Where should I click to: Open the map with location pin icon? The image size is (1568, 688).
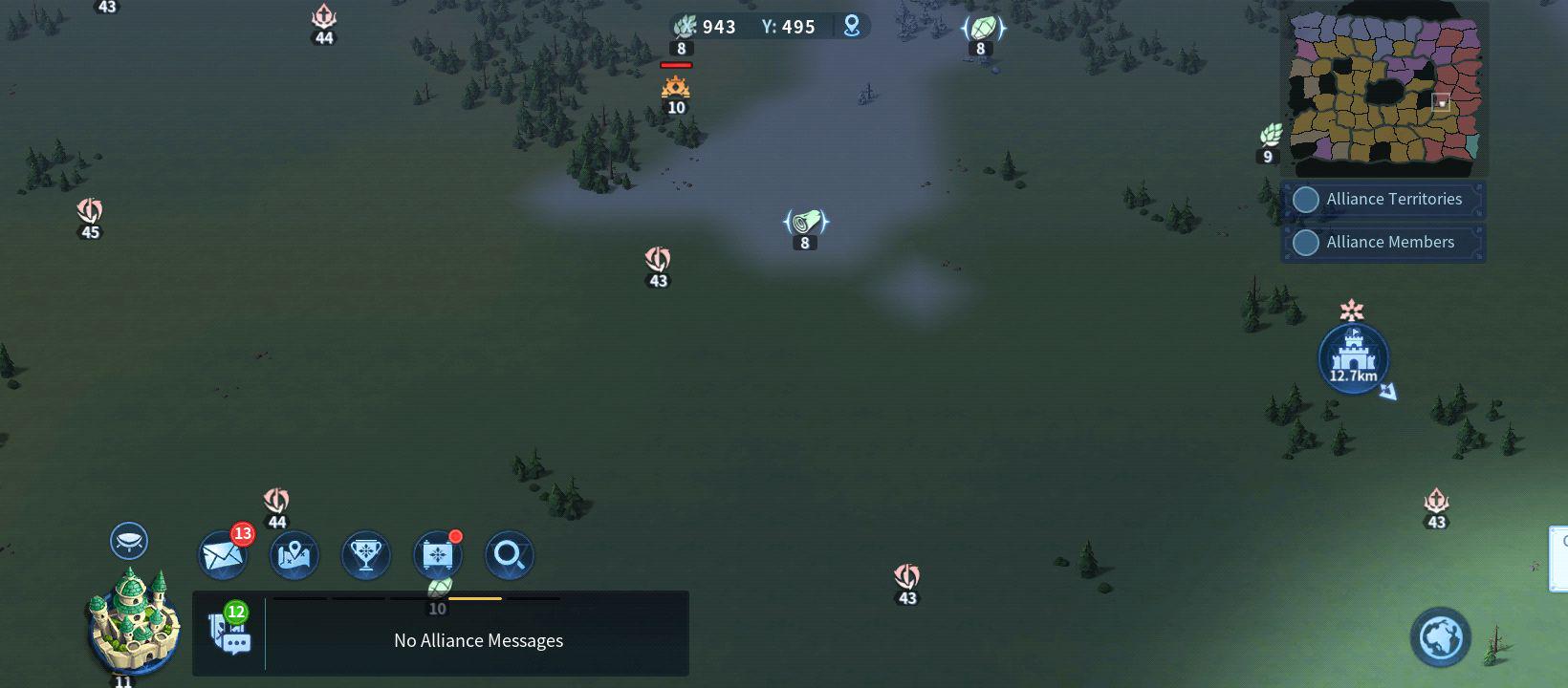click(294, 556)
